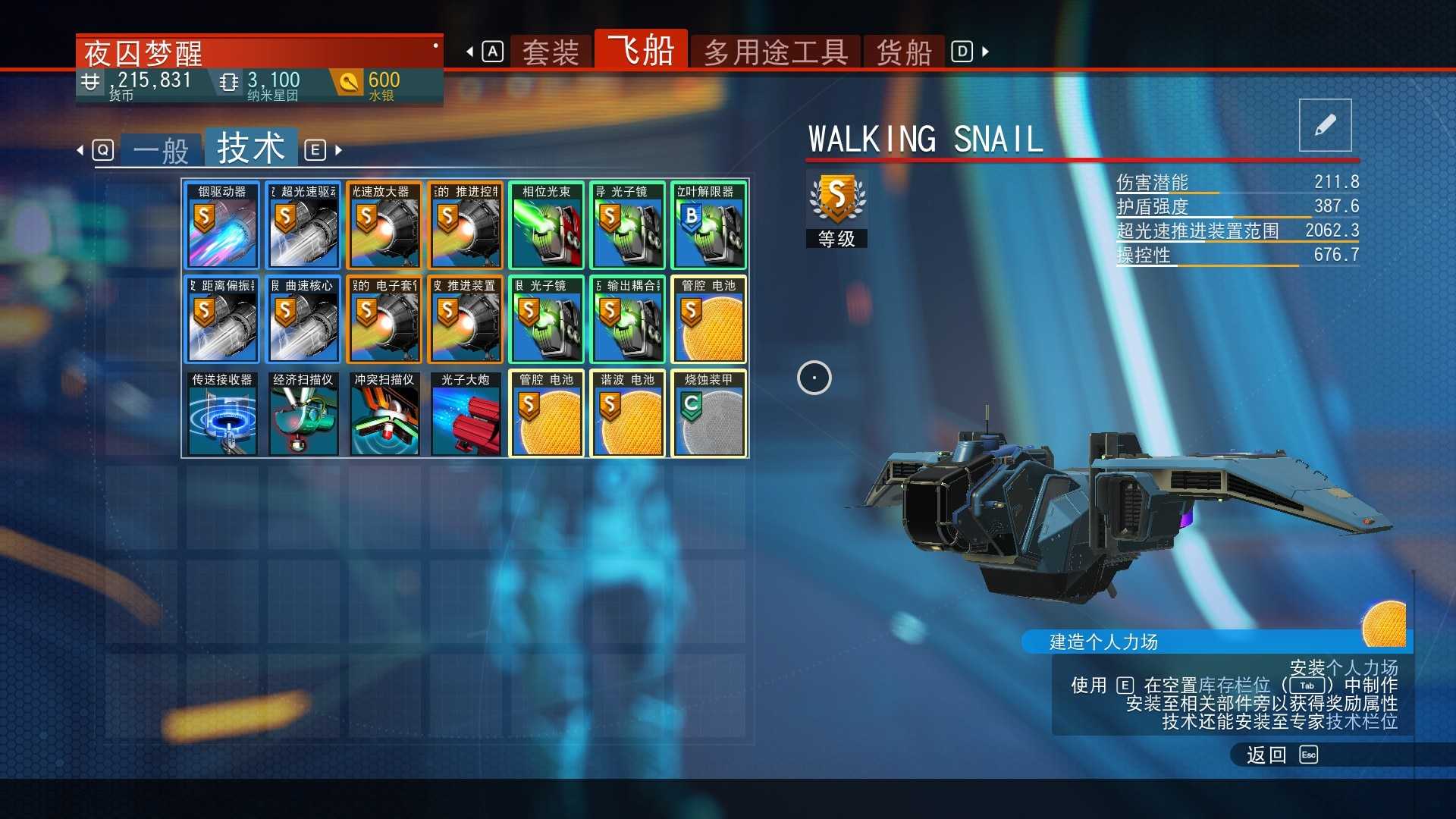Screen dimensions: 1456x819
Task: Select the C-class 烧蚀装甲 slot
Action: [x=708, y=413]
